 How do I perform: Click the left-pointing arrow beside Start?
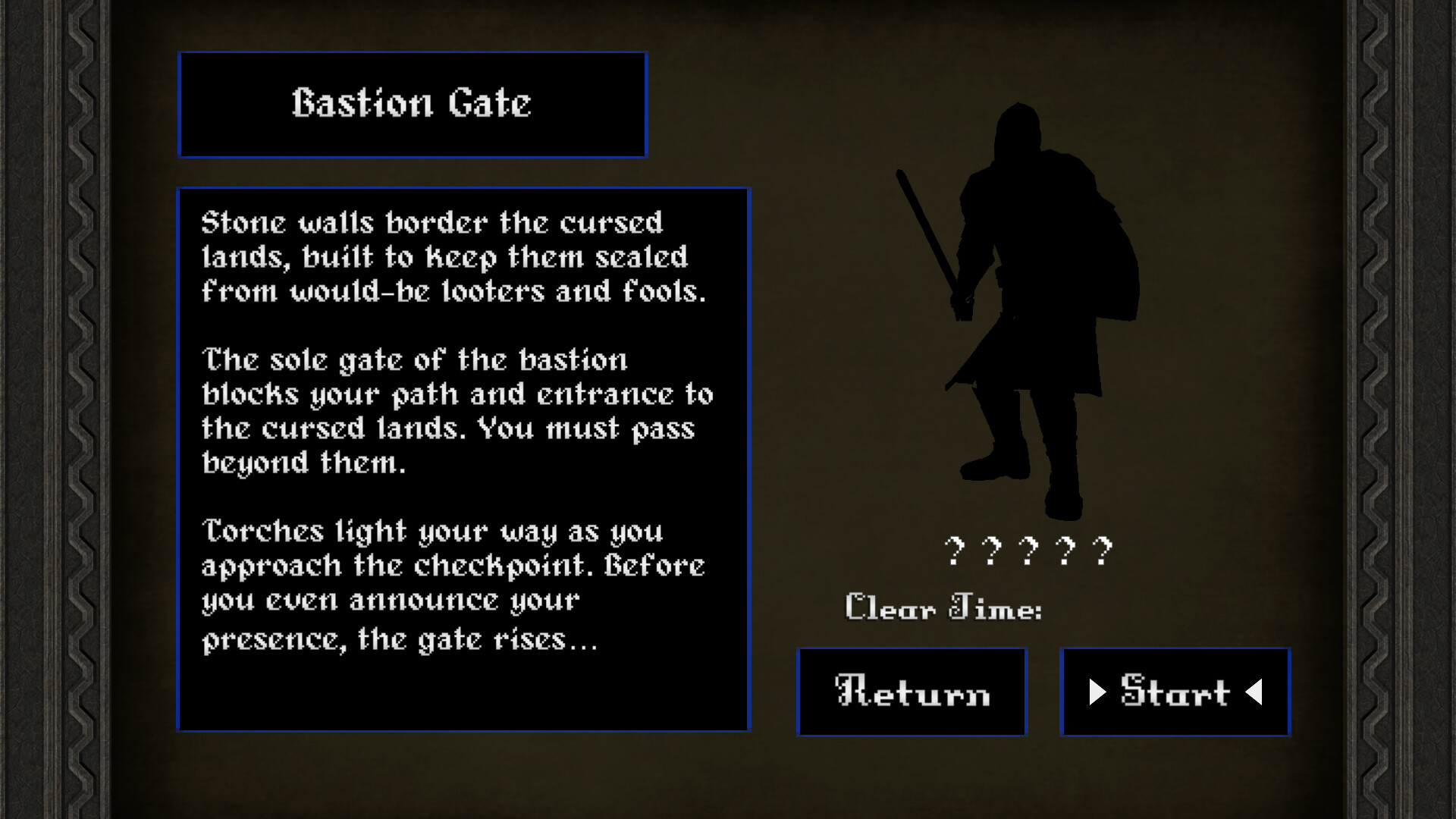coord(1255,691)
